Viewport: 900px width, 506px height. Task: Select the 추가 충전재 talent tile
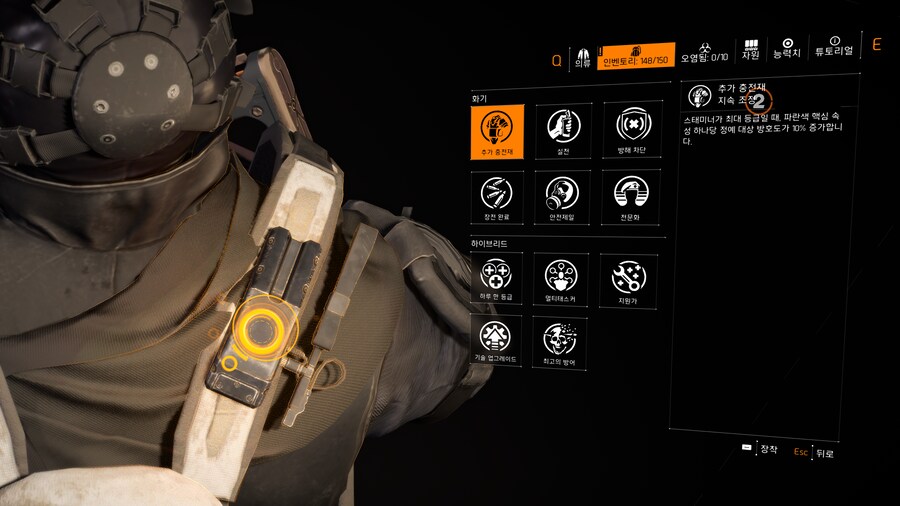pos(497,131)
